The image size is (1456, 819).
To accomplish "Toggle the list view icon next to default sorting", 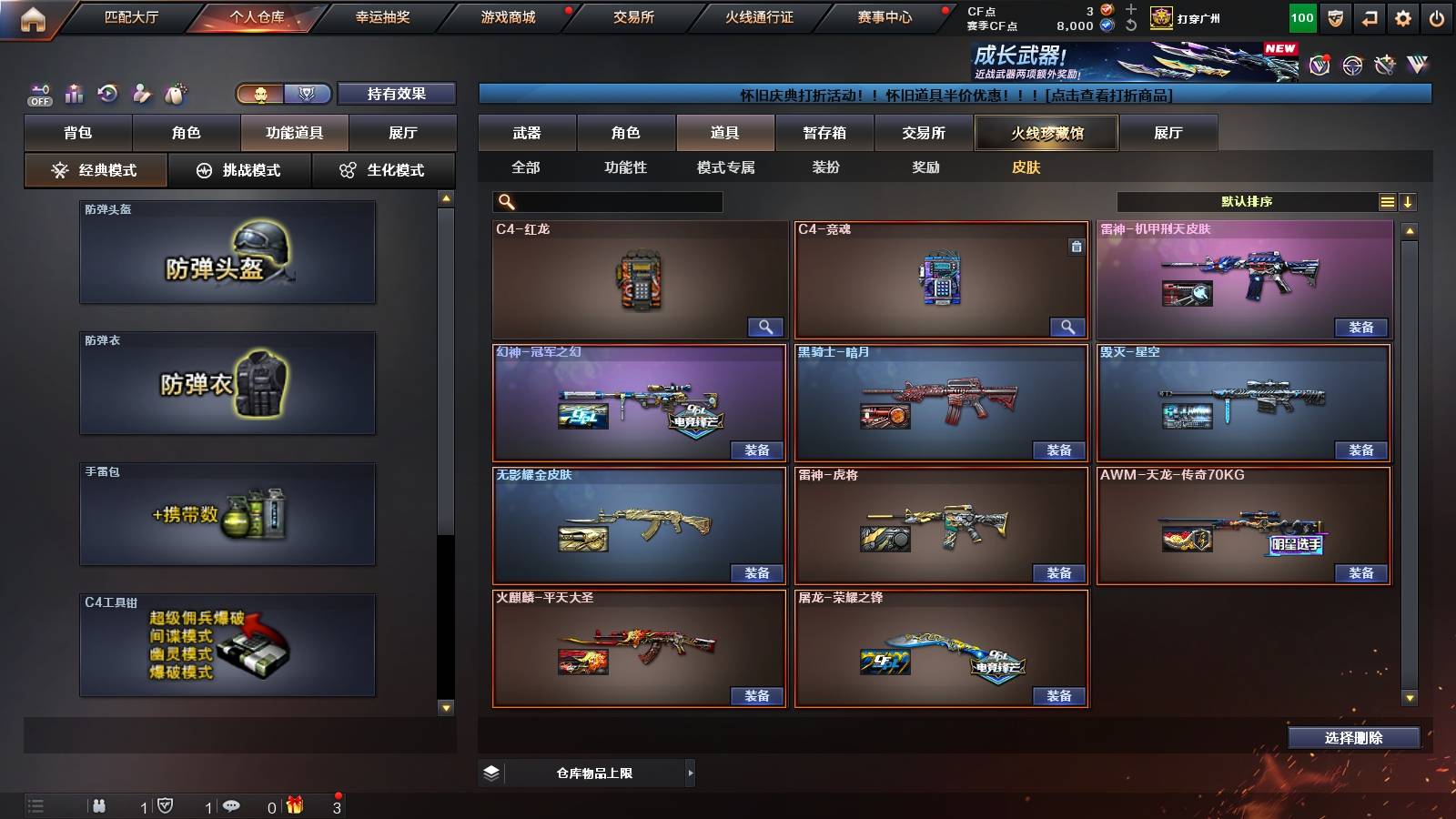I will [1387, 201].
